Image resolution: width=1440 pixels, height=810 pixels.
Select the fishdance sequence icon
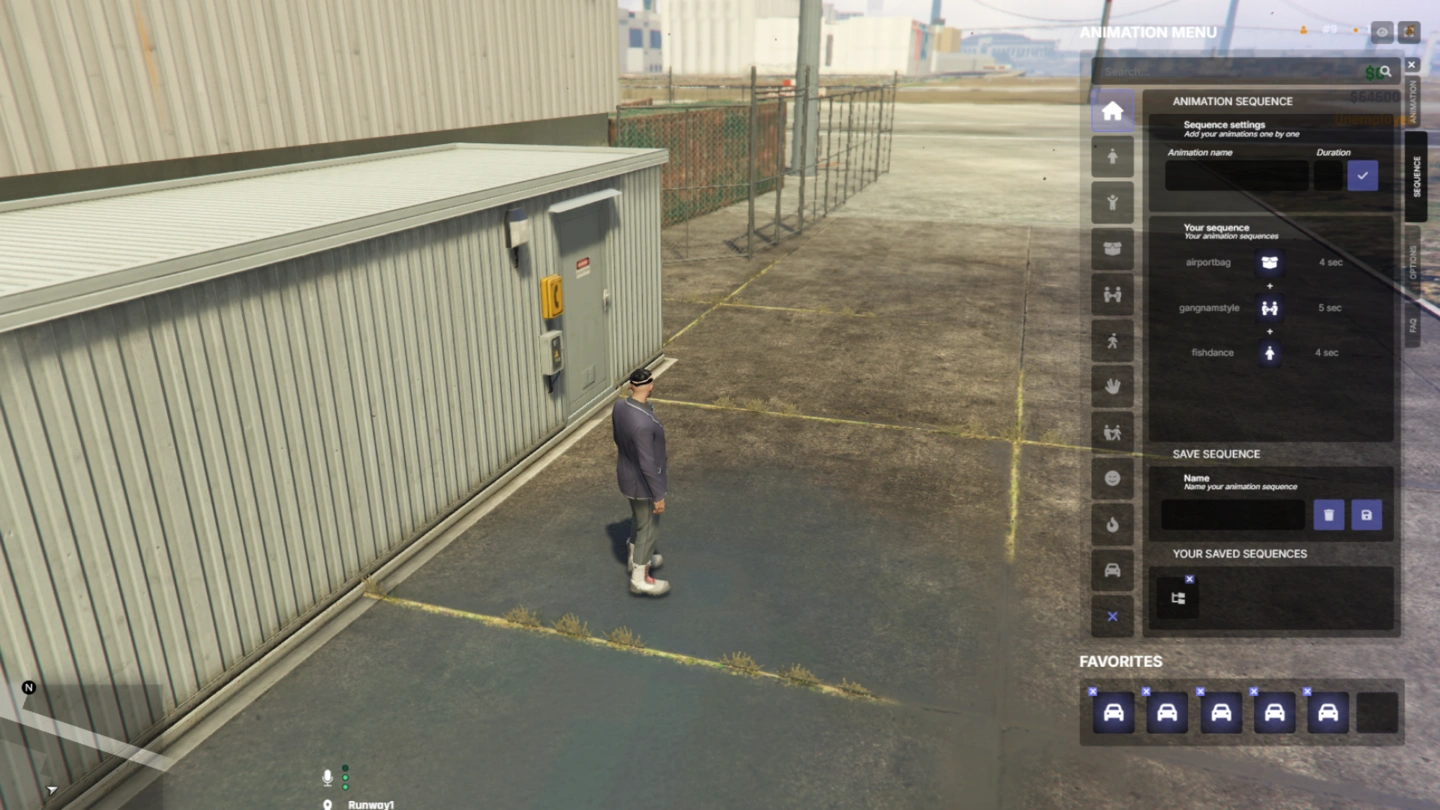coord(1270,353)
